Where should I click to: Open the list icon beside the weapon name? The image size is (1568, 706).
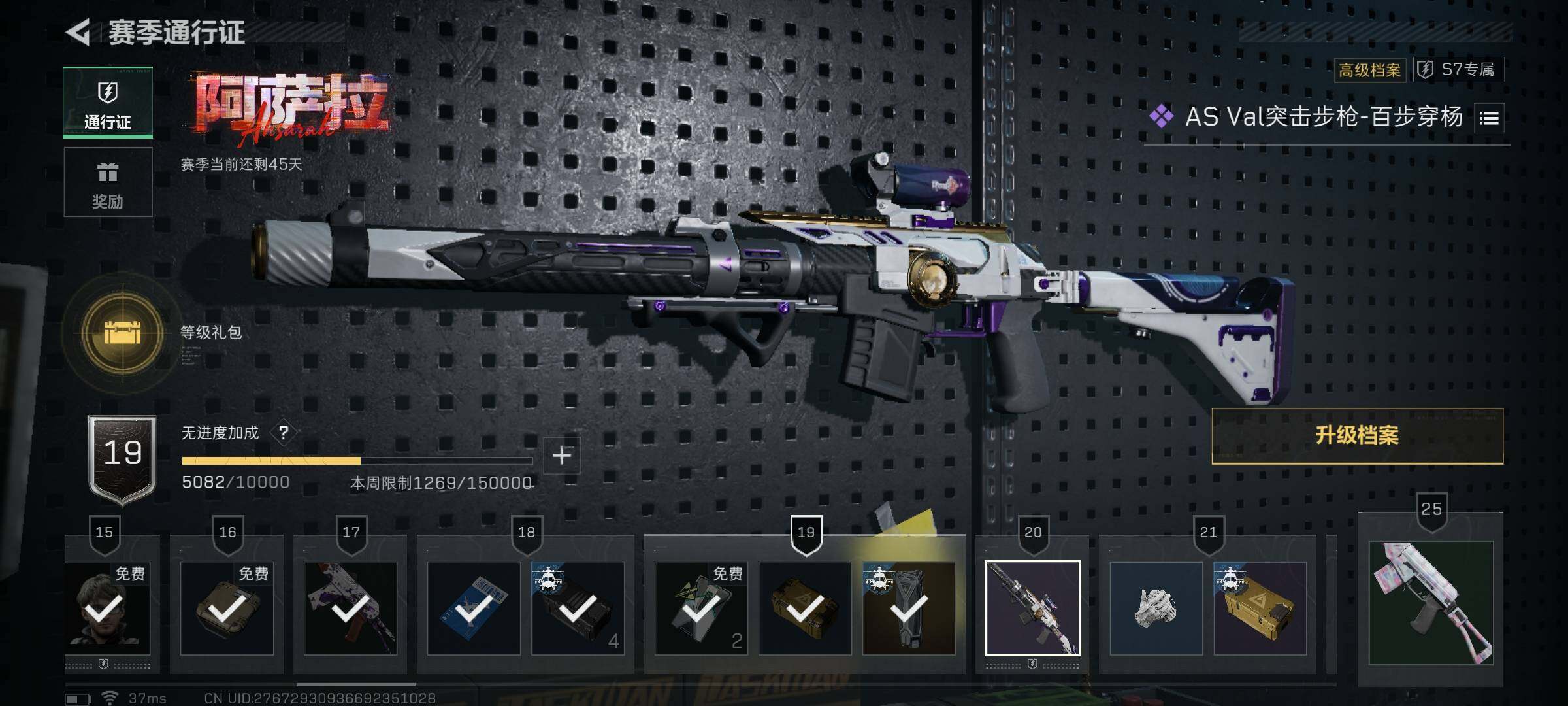pyautogui.click(x=1489, y=118)
